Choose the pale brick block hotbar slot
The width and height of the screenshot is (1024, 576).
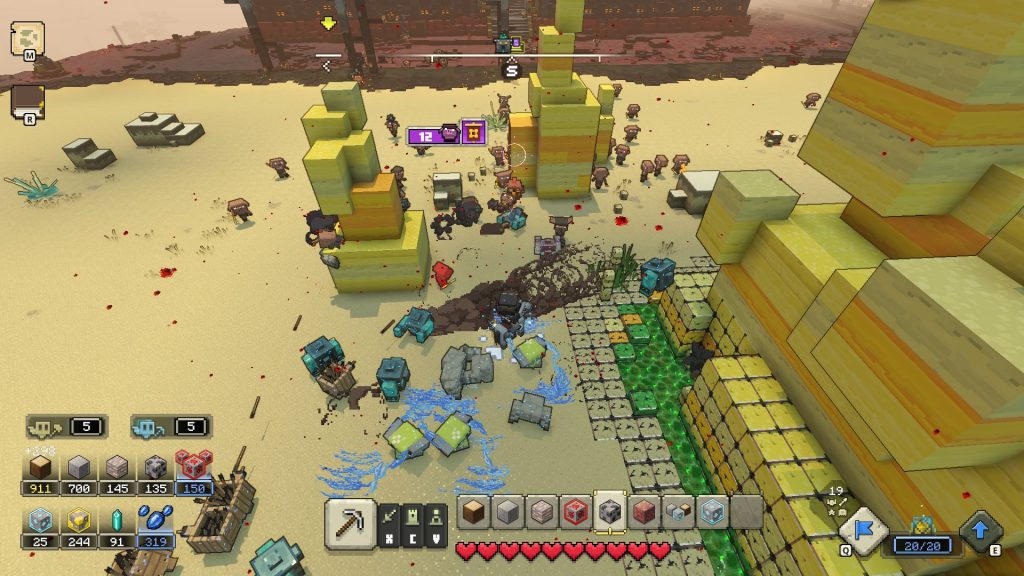click(x=542, y=512)
